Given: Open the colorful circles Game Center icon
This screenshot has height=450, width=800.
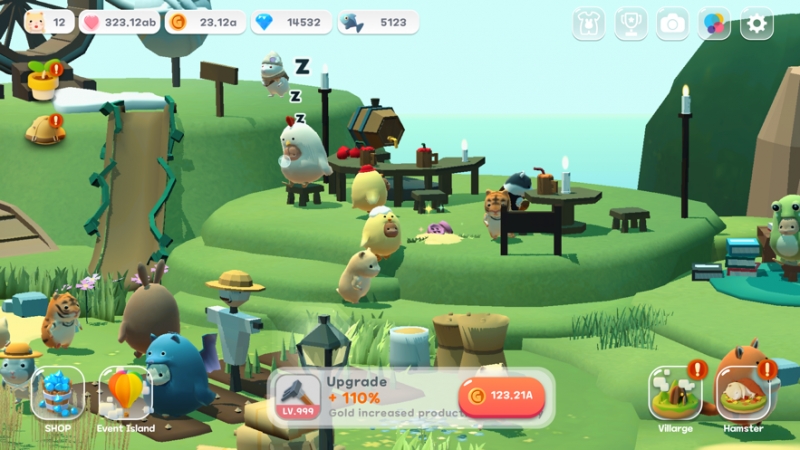Looking at the screenshot, I should click(714, 23).
